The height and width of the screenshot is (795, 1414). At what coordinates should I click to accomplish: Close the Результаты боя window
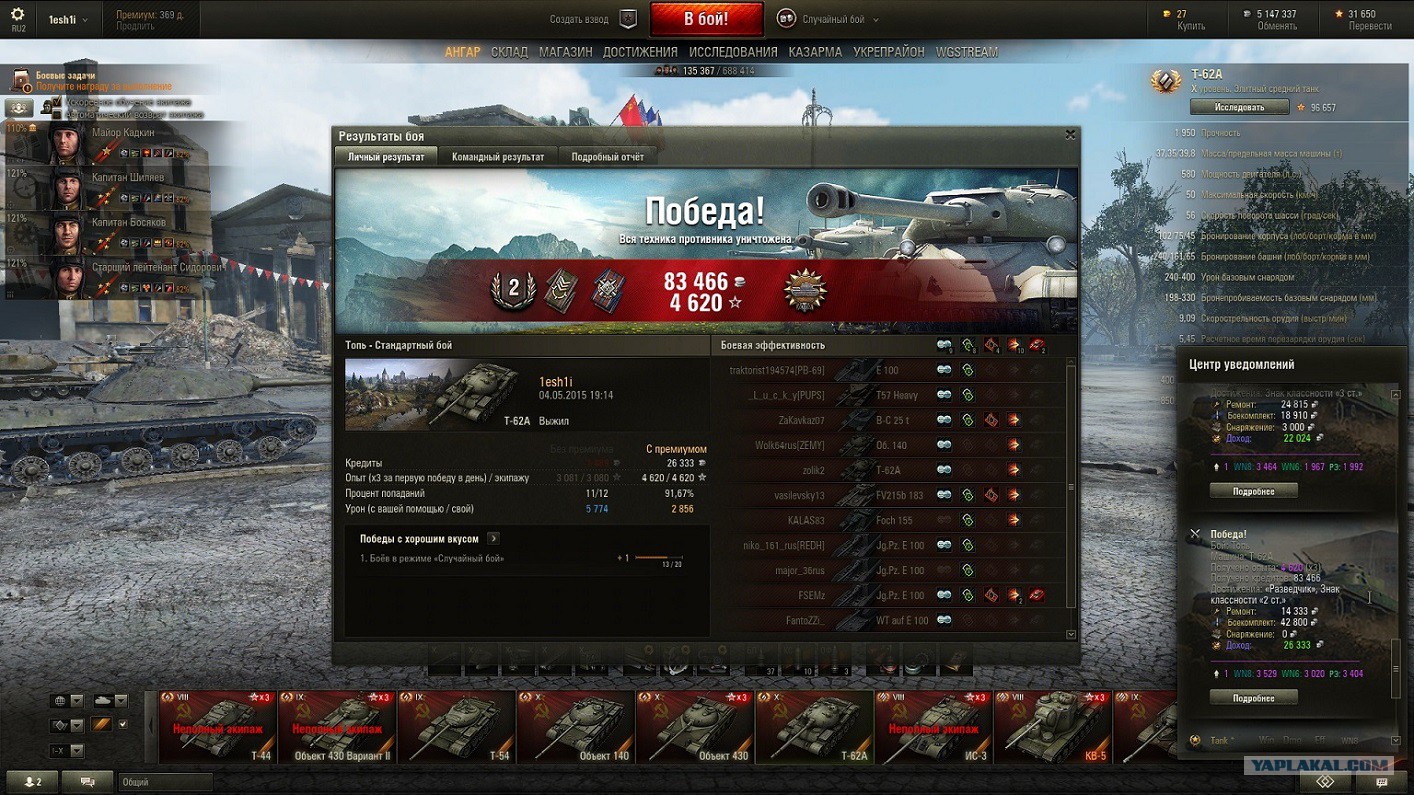[x=1070, y=135]
